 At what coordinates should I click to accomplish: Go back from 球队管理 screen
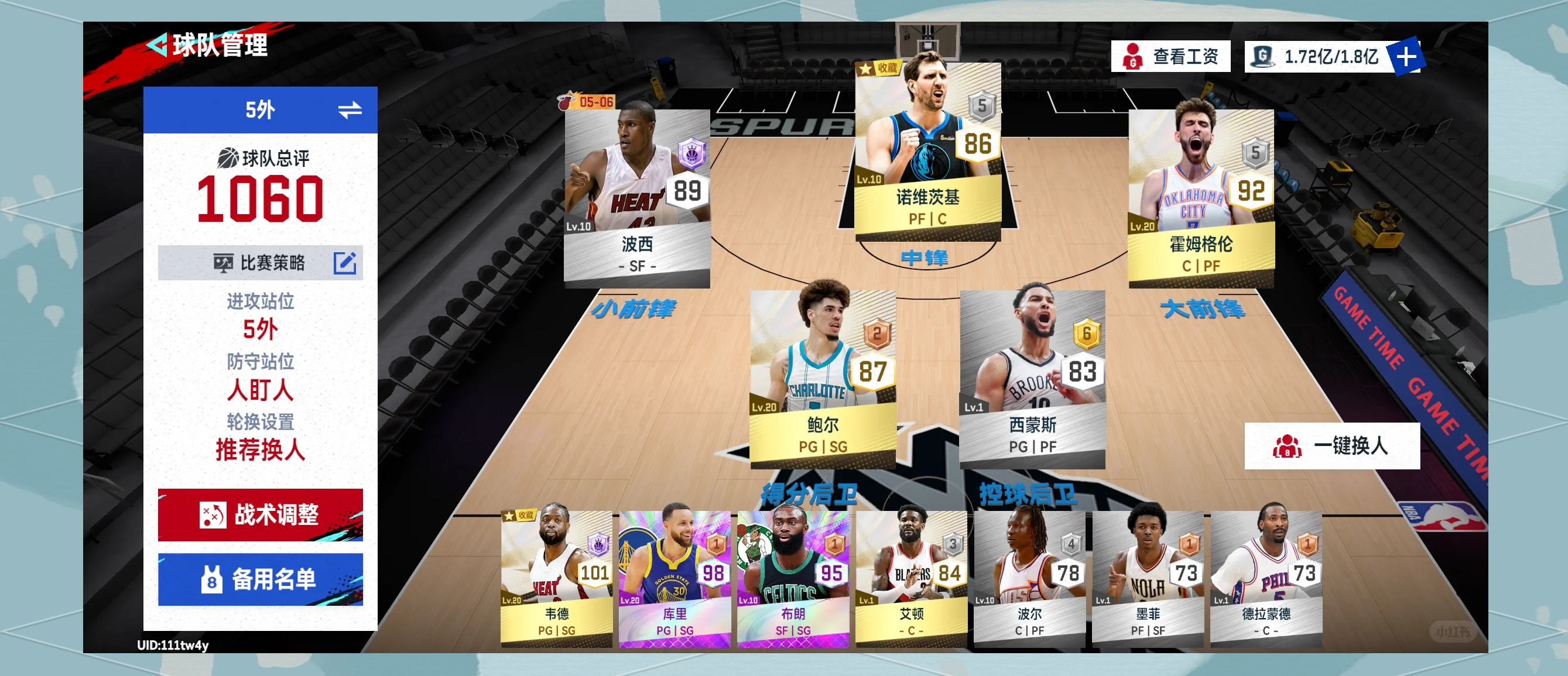point(158,45)
